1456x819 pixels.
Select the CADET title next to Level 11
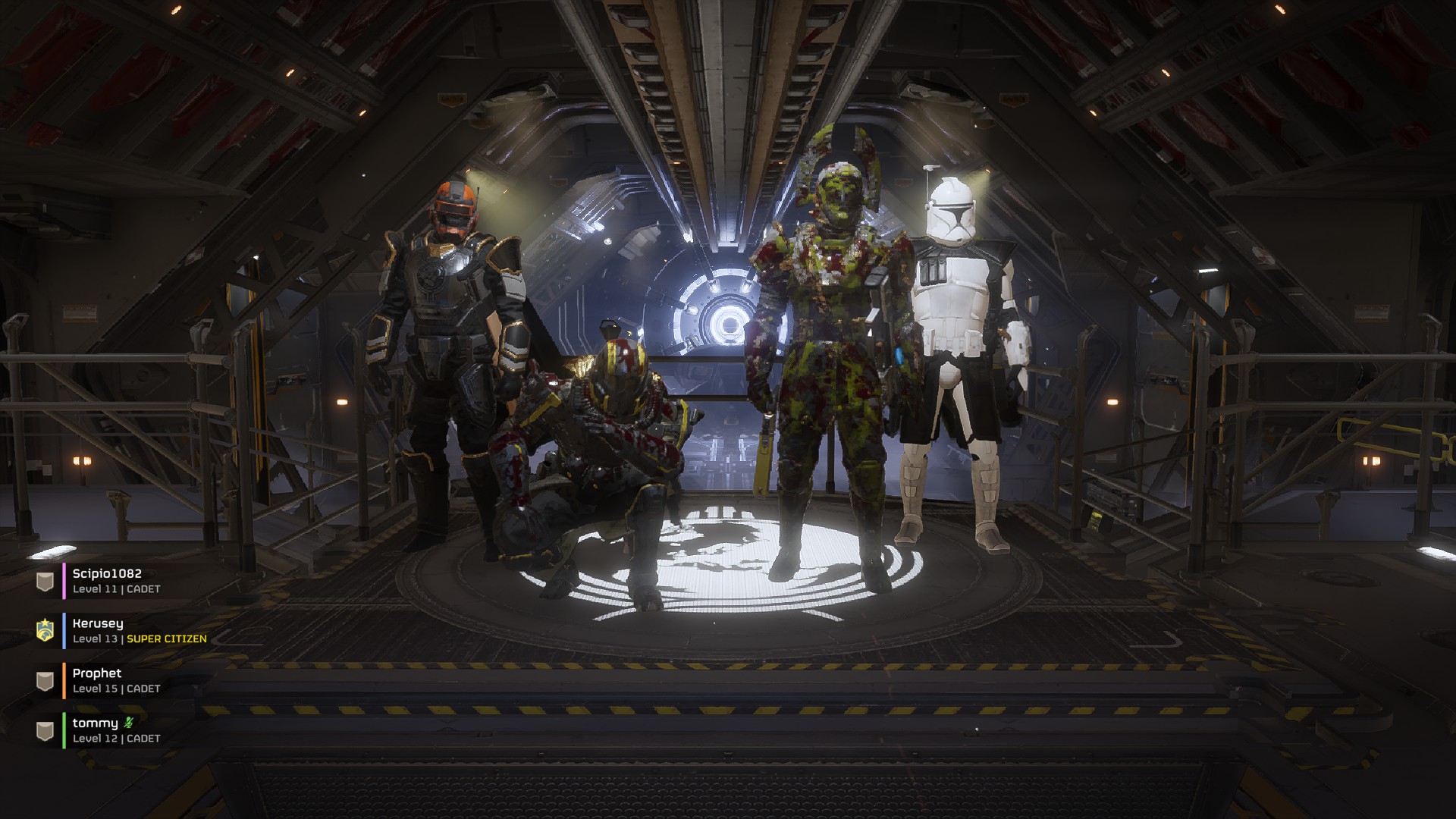pyautogui.click(x=143, y=588)
